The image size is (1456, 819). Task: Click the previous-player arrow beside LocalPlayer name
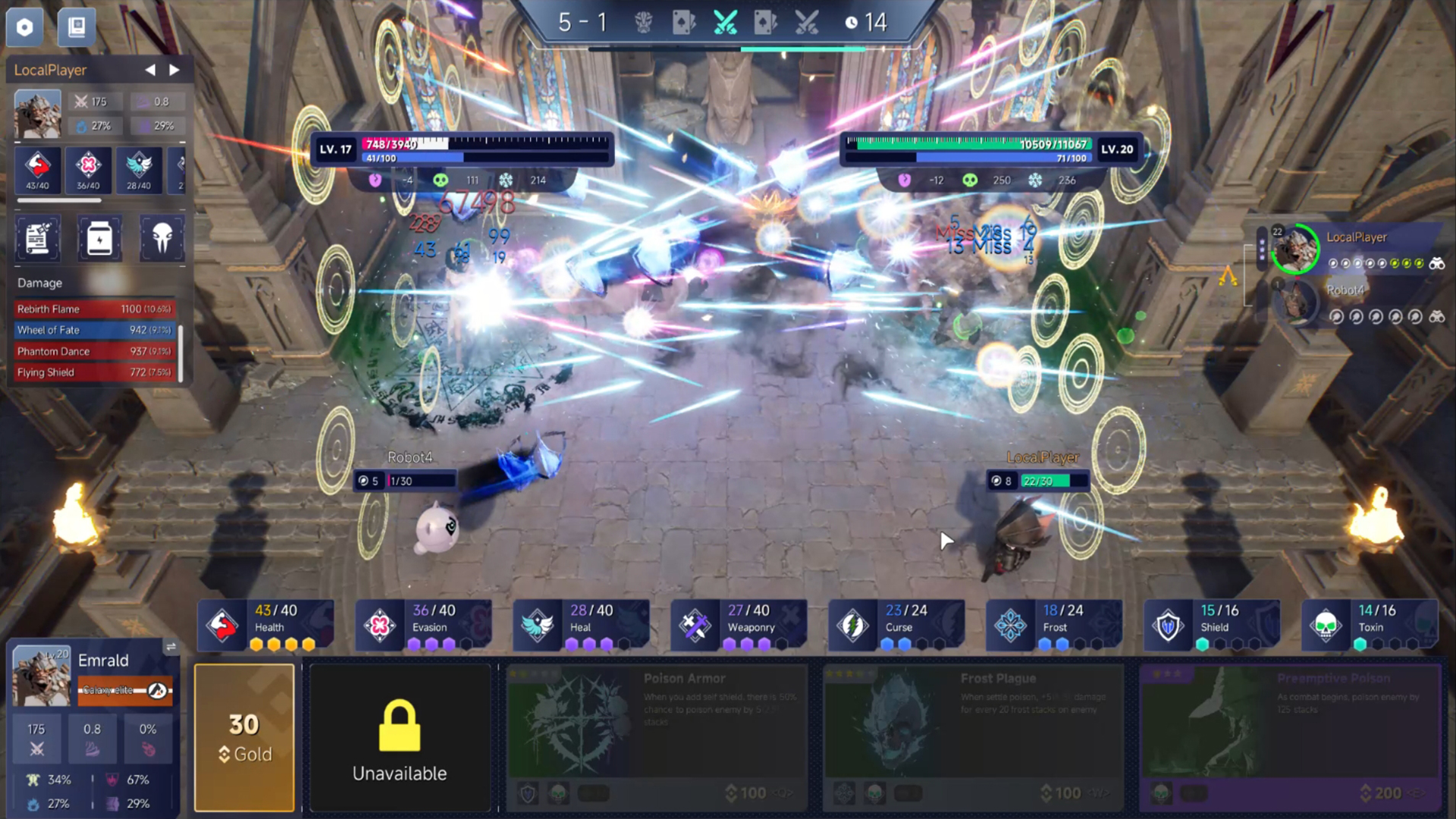(x=149, y=69)
